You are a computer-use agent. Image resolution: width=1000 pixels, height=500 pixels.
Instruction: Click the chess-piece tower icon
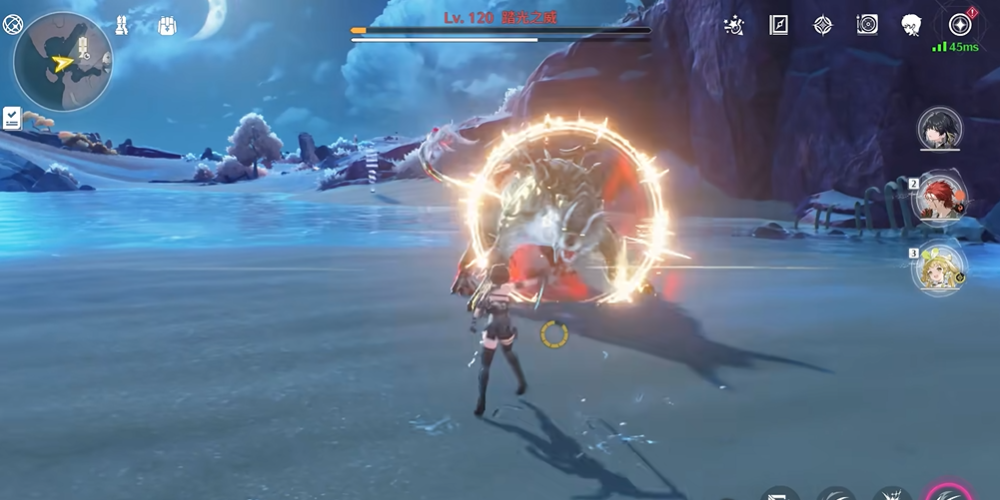coord(122,25)
